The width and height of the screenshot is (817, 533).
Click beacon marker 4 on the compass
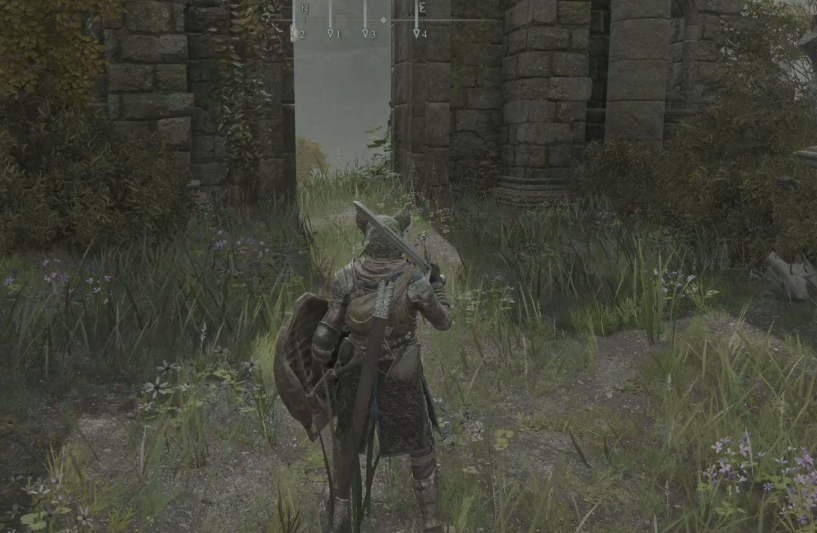coord(418,33)
